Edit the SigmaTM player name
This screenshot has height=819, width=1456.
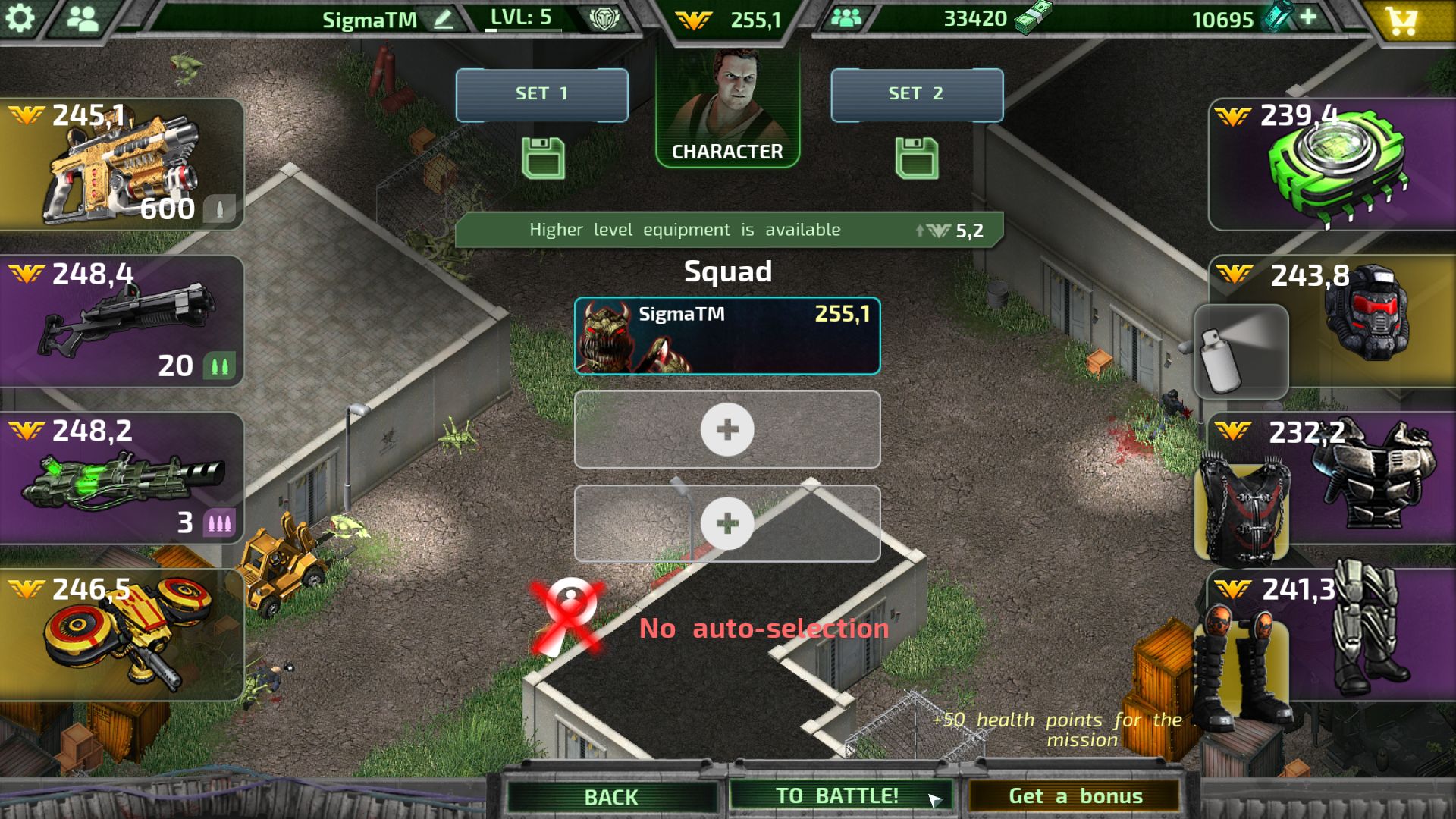click(444, 19)
